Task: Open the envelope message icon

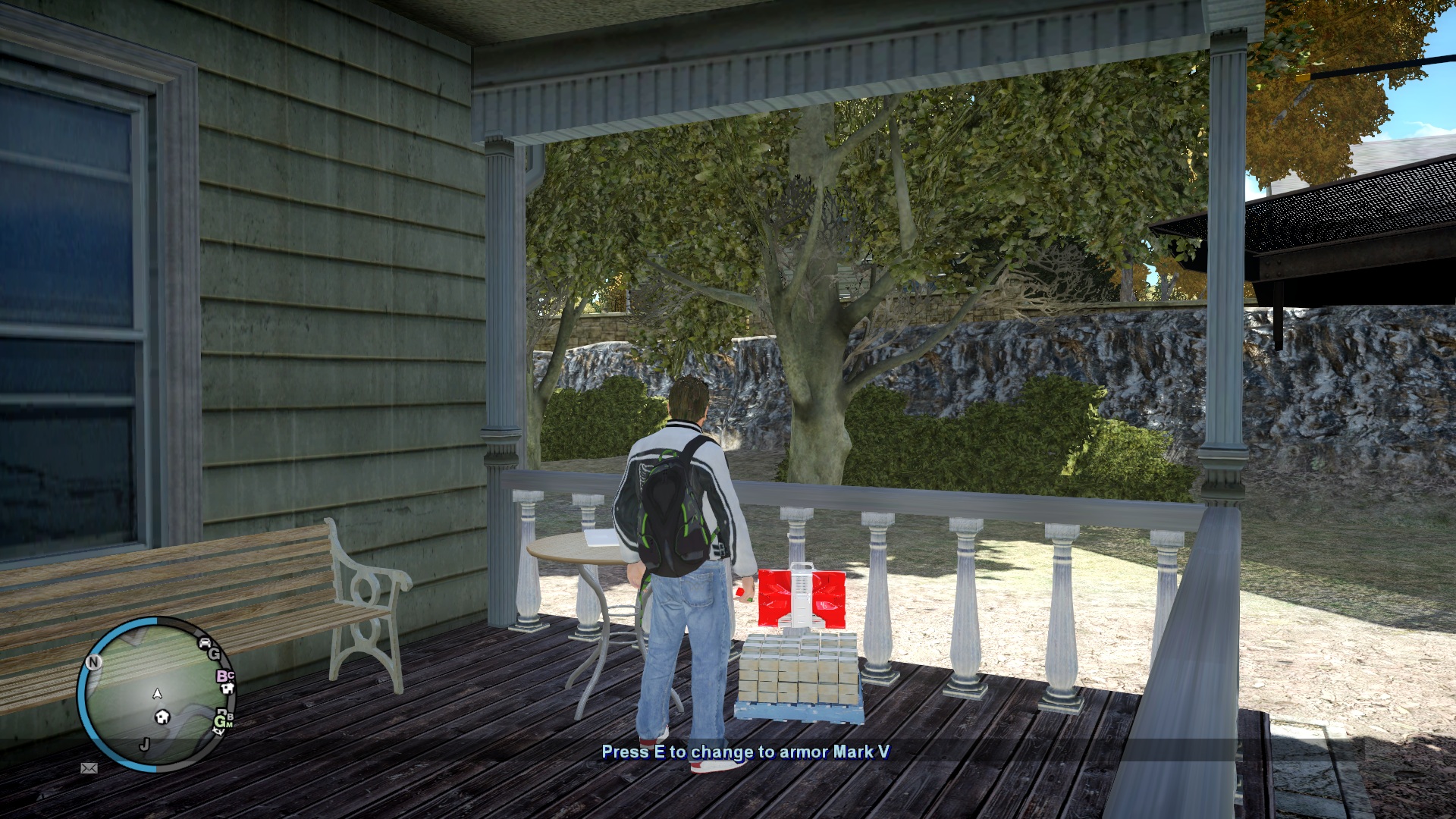Action: coord(89,768)
